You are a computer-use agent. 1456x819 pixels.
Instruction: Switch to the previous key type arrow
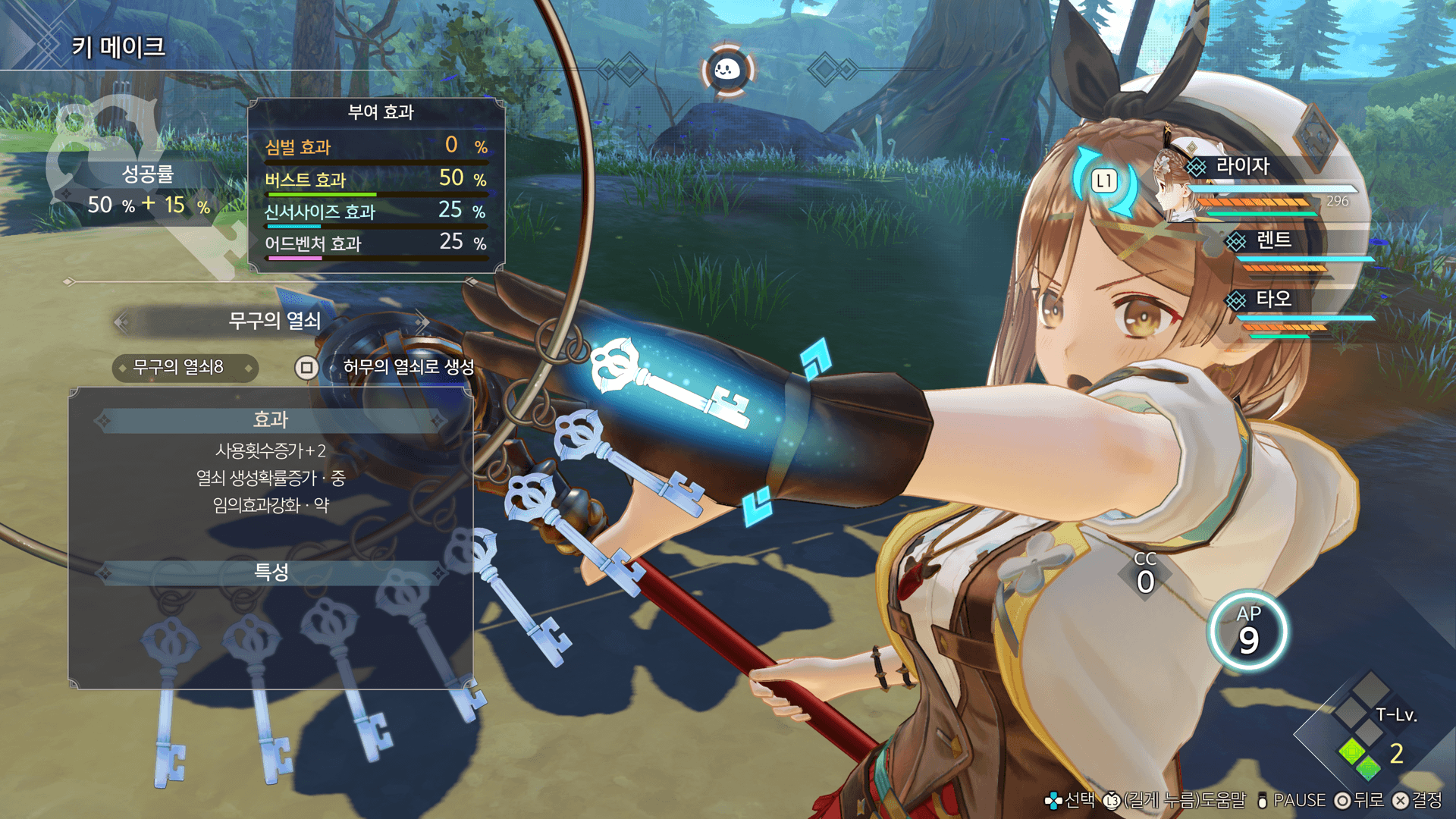click(x=121, y=322)
